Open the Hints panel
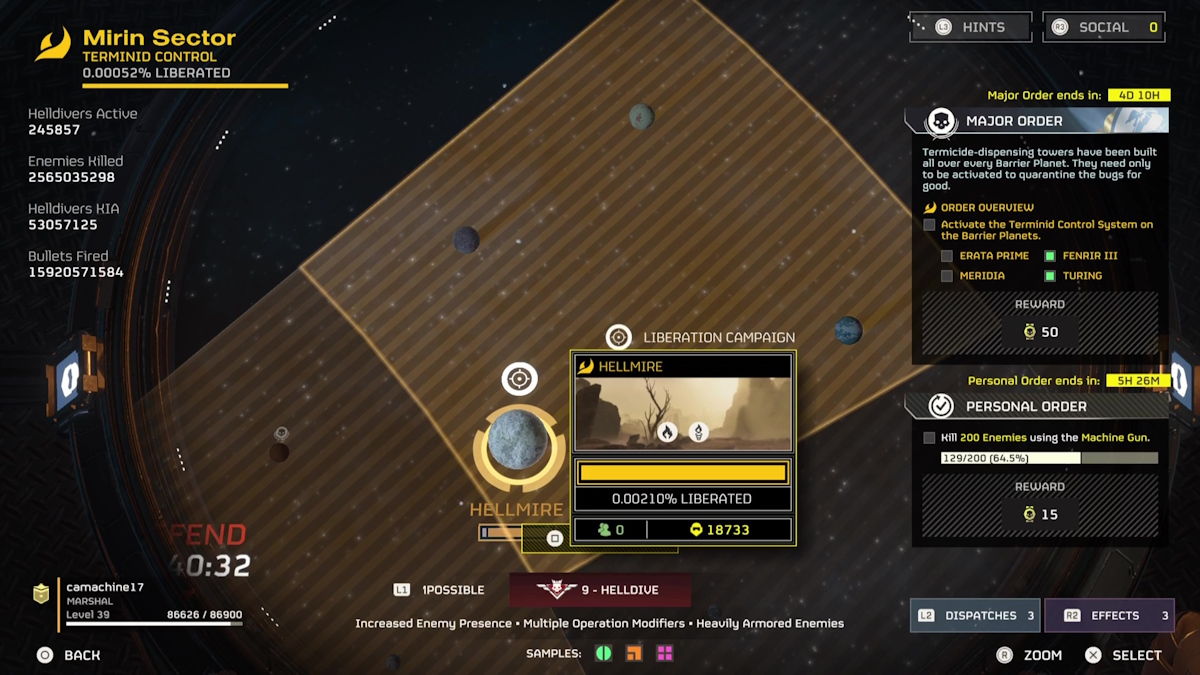This screenshot has width=1200, height=675. (x=970, y=27)
